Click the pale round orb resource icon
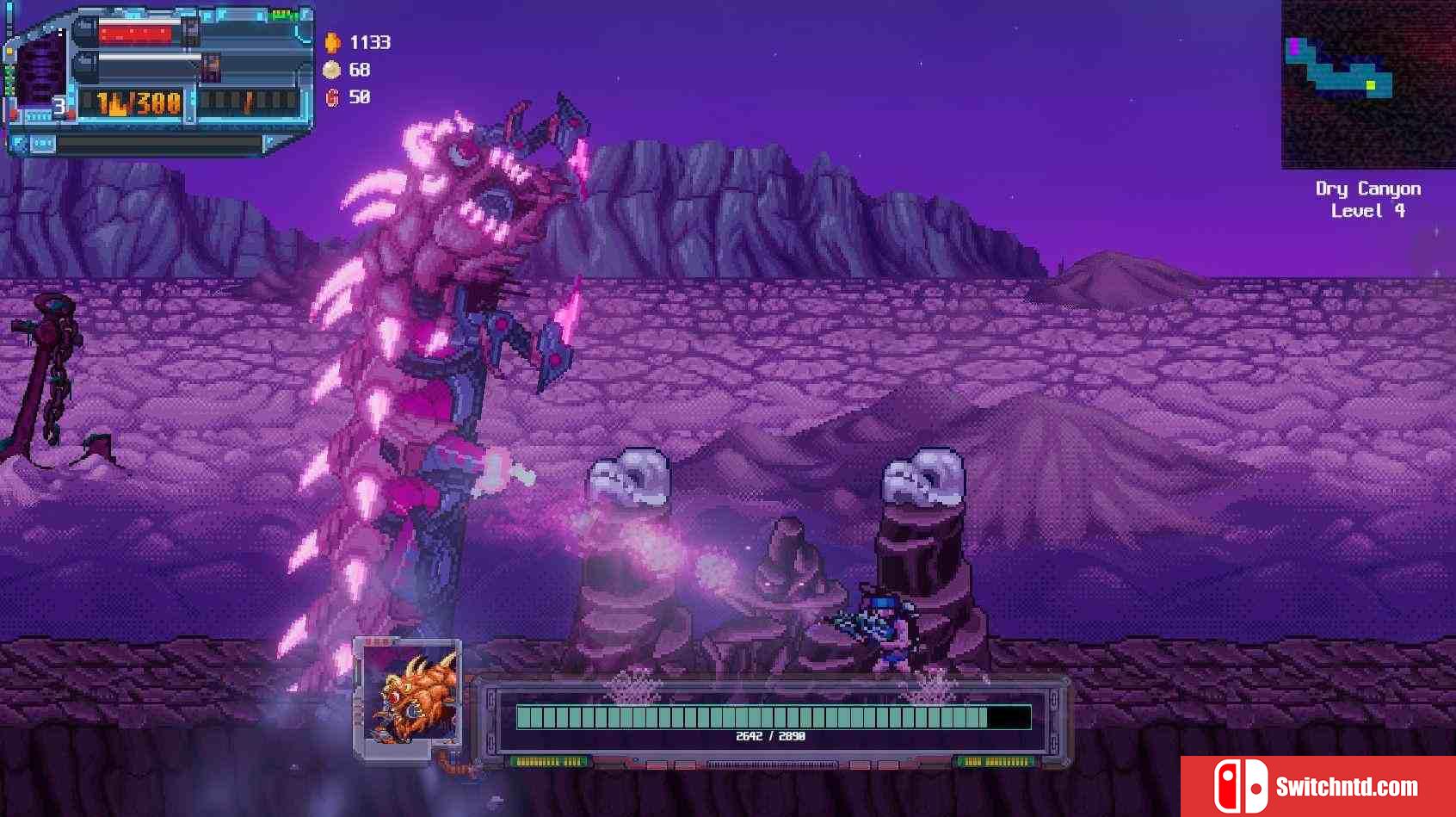This screenshot has width=1456, height=817. [x=331, y=70]
